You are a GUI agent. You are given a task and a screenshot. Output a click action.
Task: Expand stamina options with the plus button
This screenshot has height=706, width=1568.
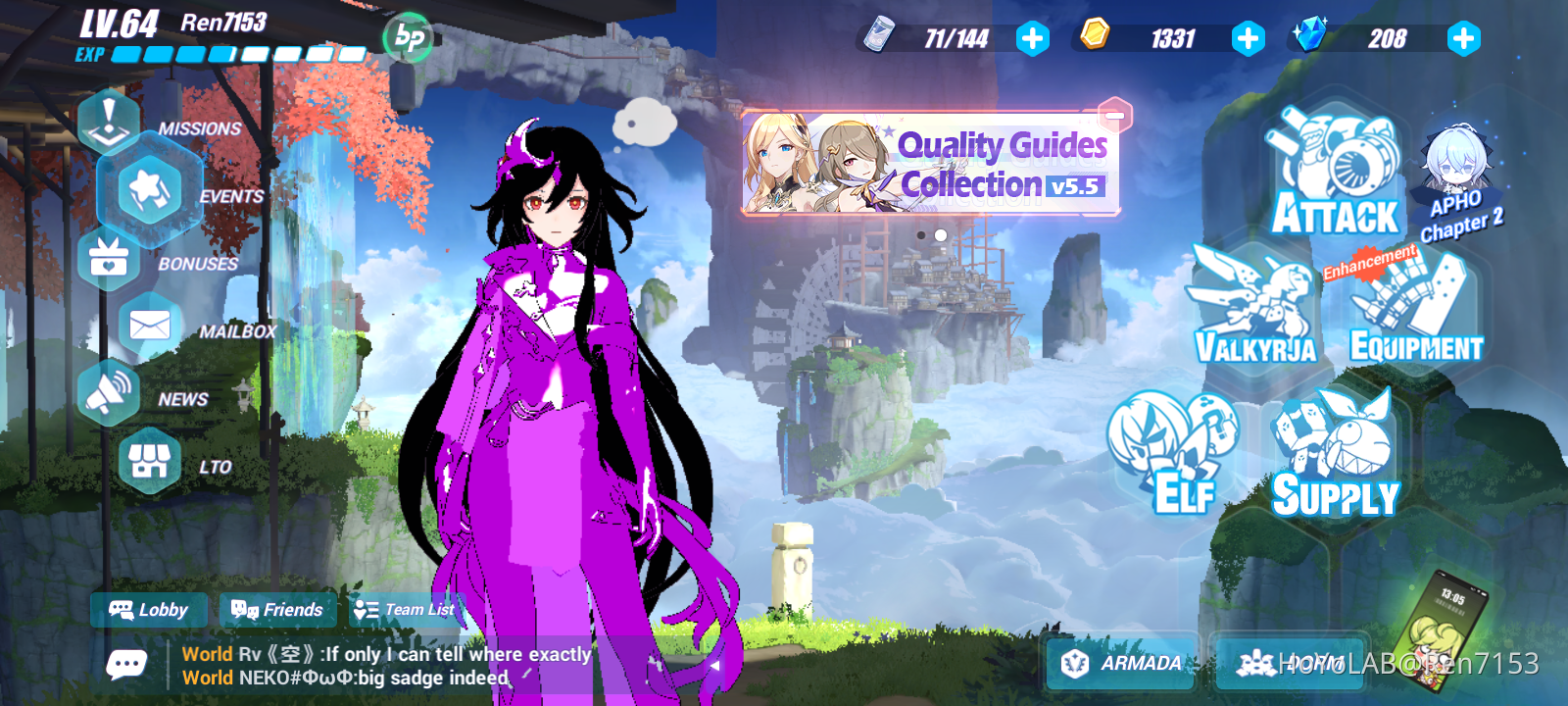coord(1033,39)
